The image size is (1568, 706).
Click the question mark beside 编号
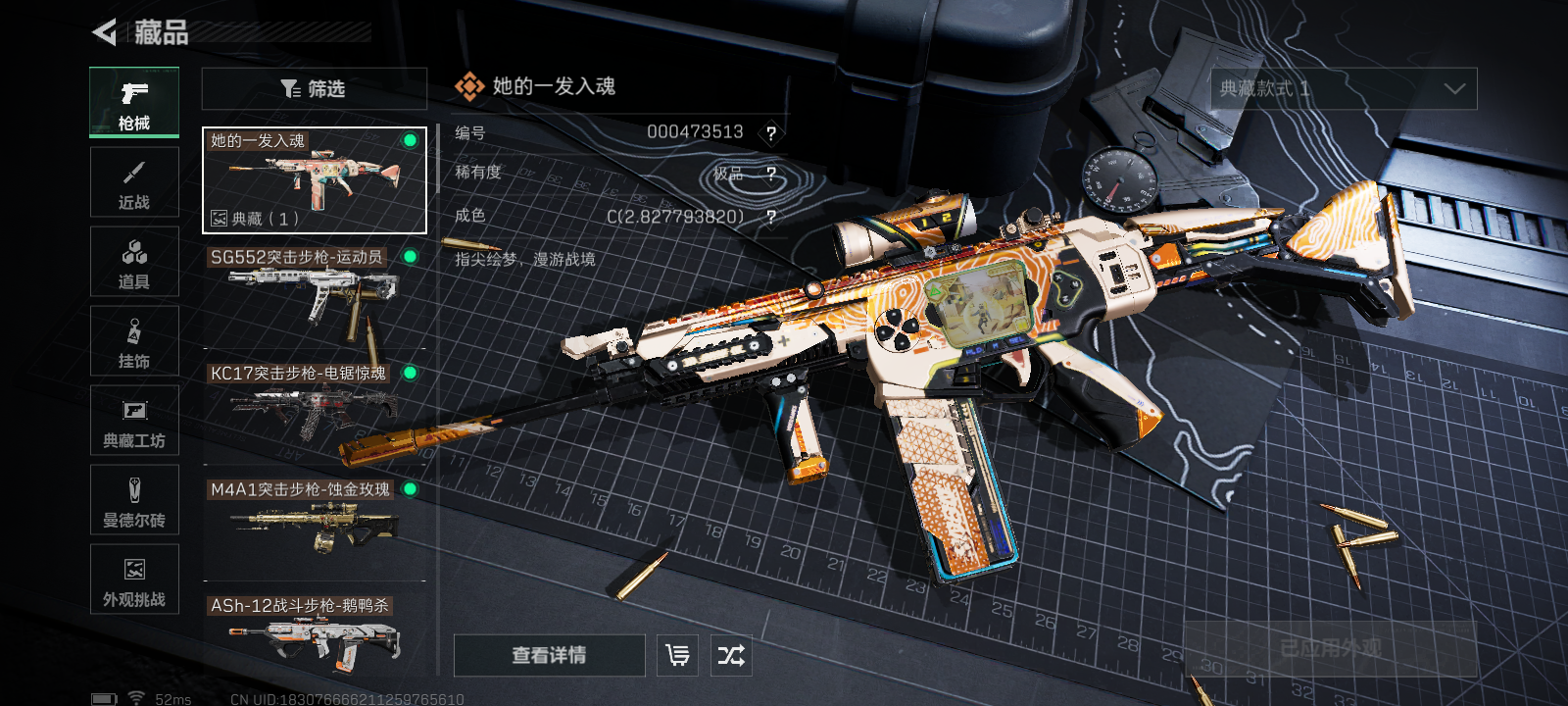(771, 133)
